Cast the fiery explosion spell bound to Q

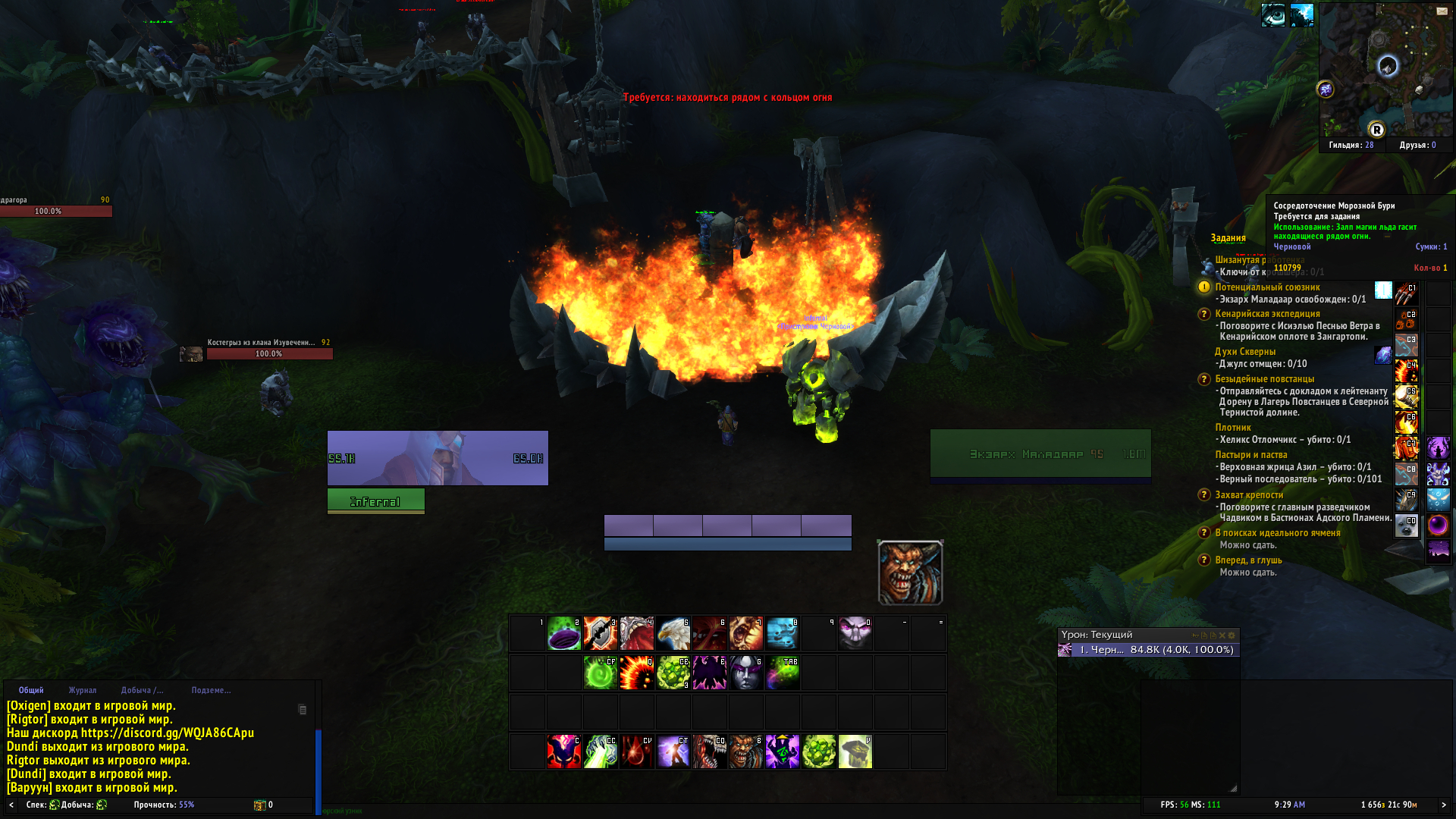tap(637, 673)
